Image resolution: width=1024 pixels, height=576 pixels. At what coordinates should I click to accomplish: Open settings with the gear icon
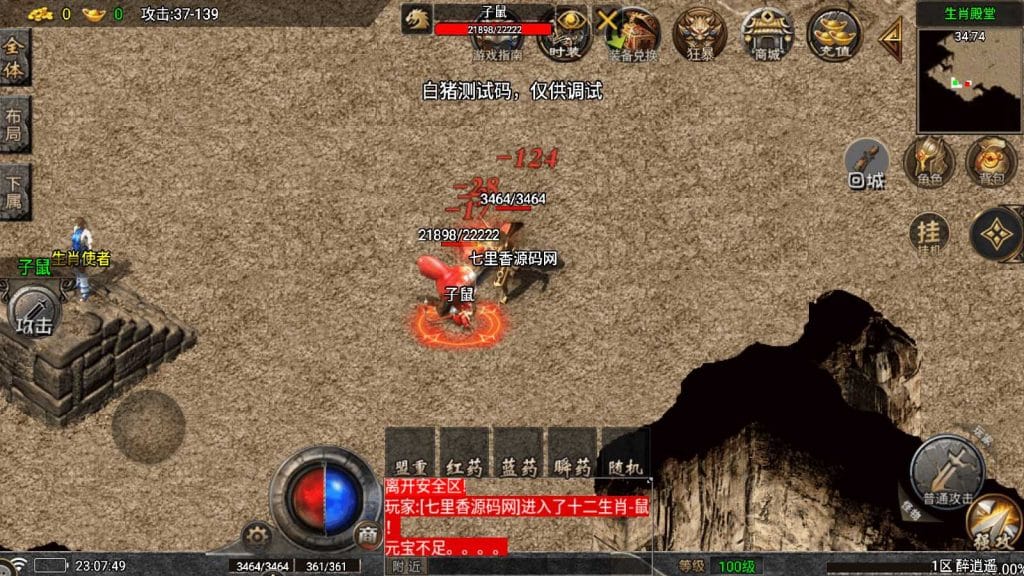point(257,536)
